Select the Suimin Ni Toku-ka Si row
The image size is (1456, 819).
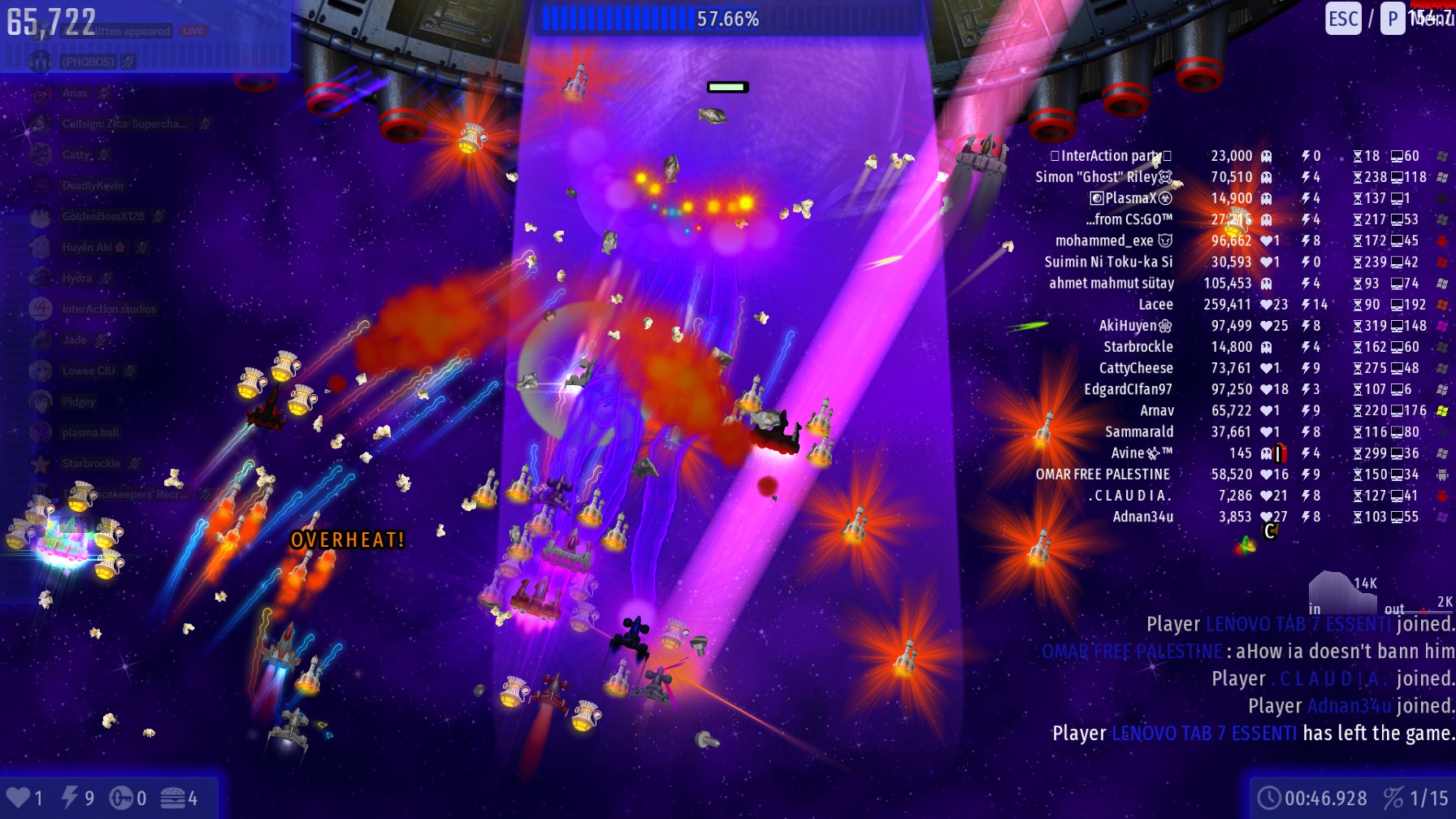(1108, 262)
